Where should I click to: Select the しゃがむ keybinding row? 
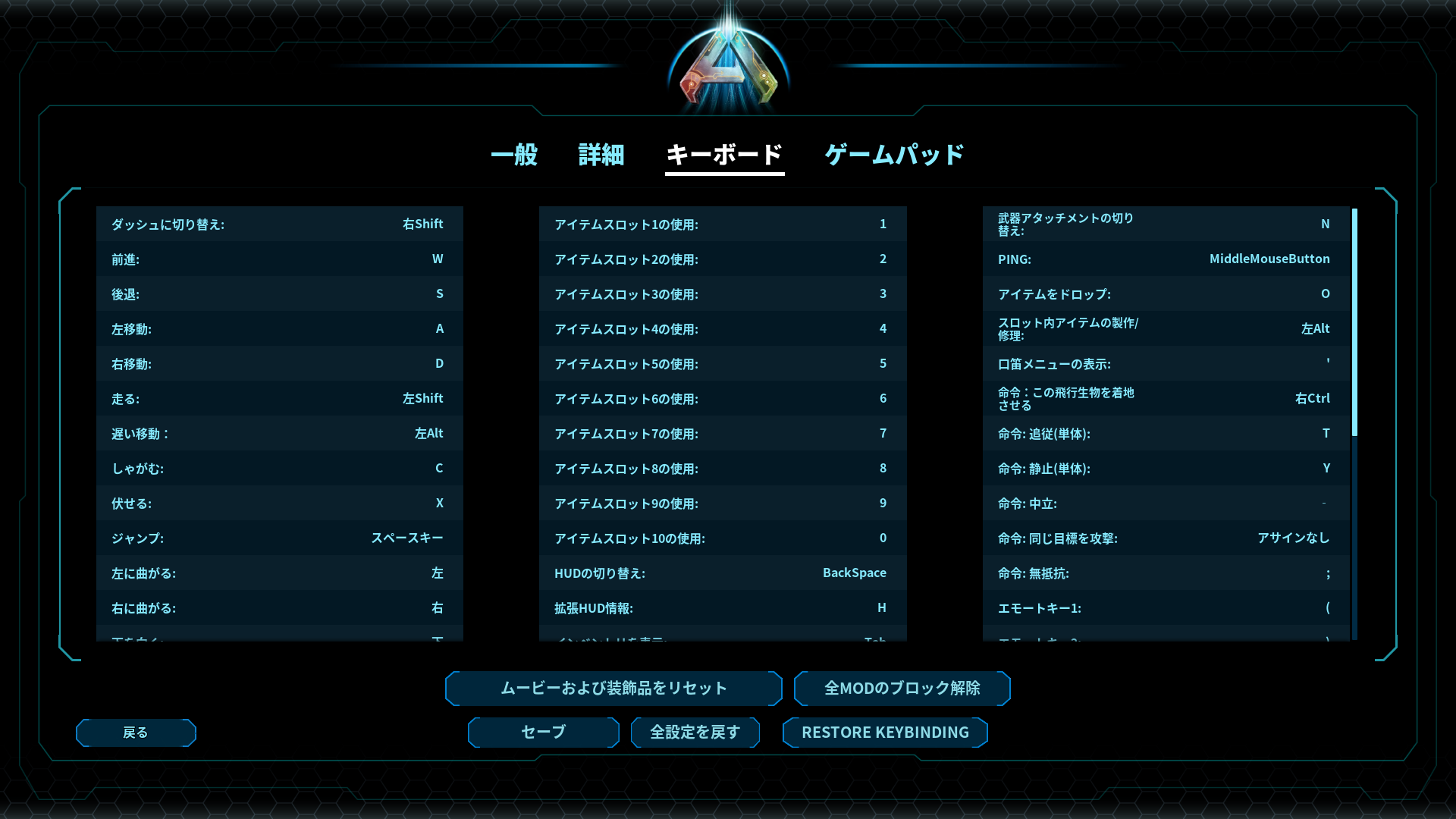pyautogui.click(x=279, y=468)
